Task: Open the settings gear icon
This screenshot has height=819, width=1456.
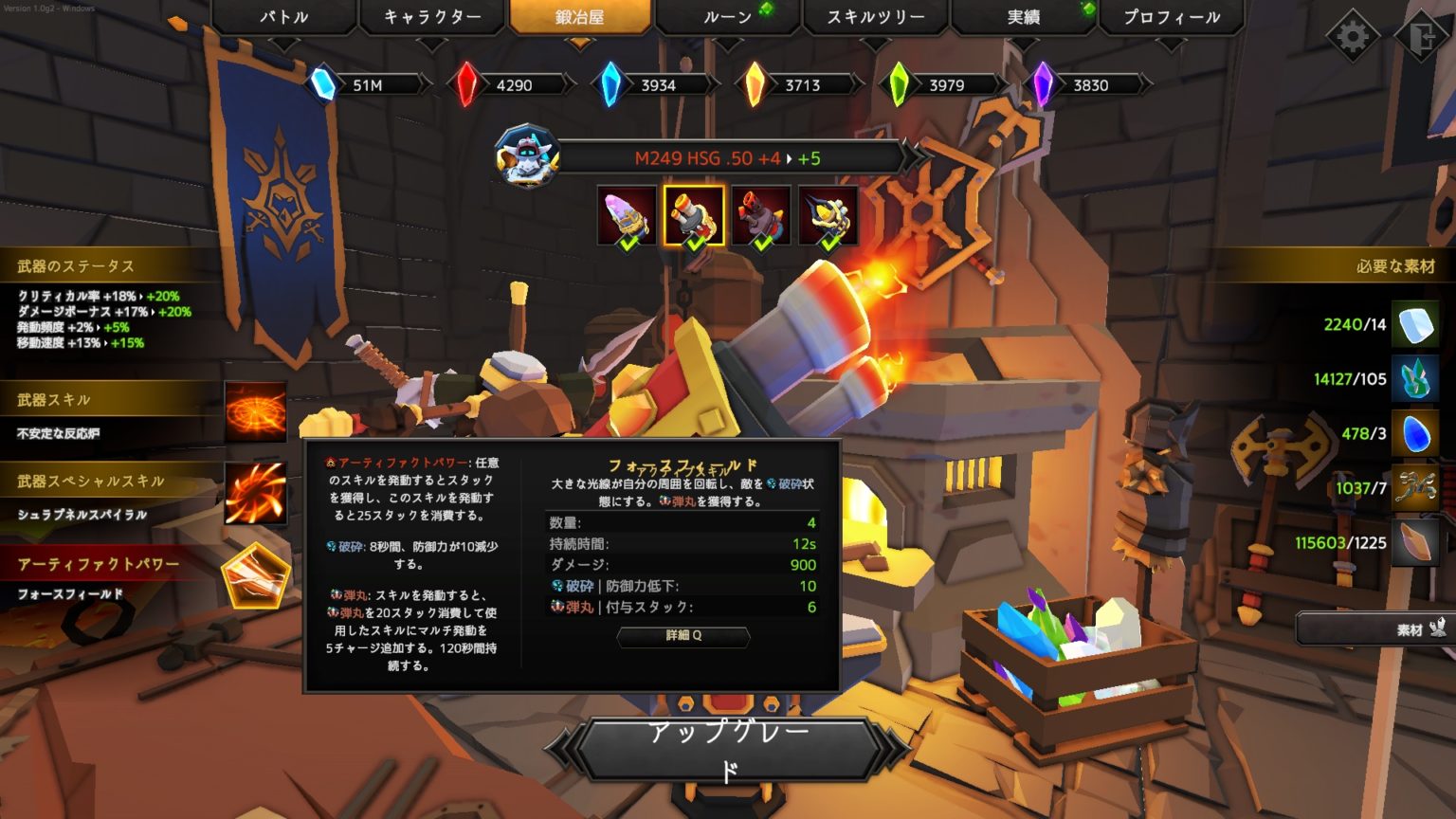Action: [1354, 31]
